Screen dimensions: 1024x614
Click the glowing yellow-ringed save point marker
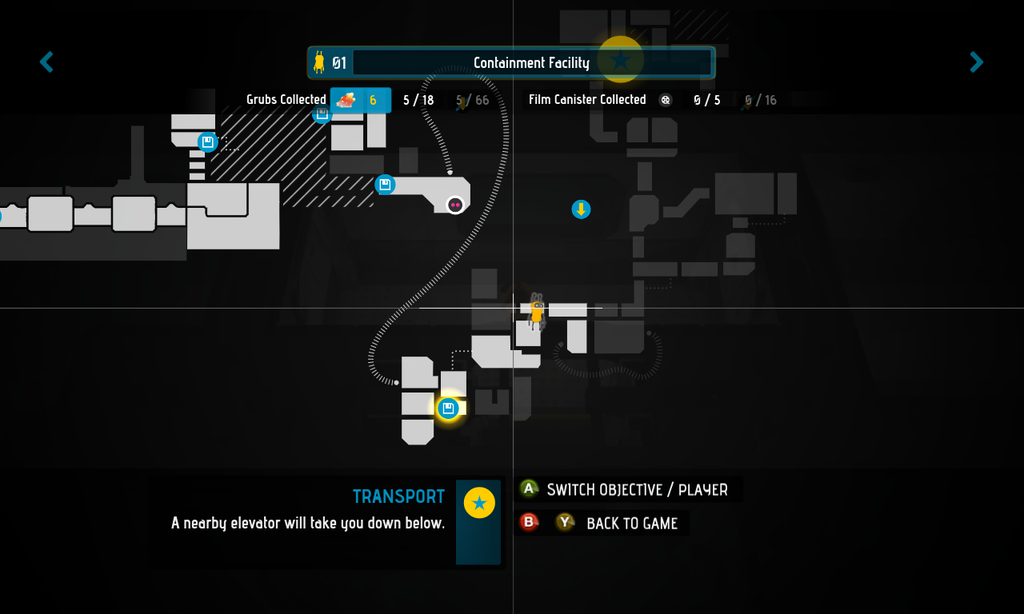point(448,408)
